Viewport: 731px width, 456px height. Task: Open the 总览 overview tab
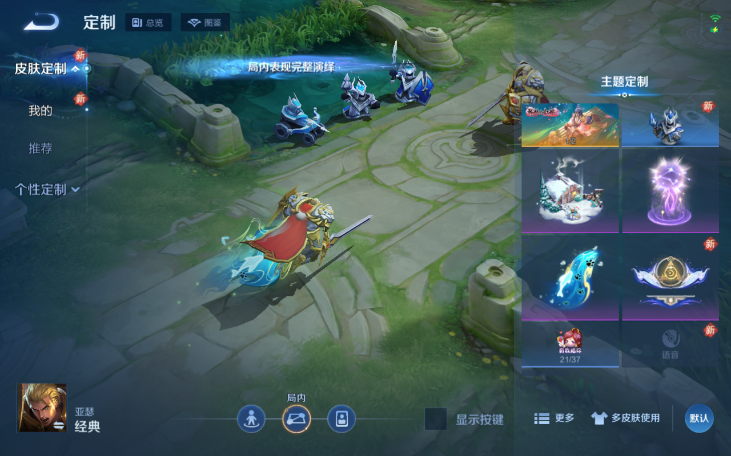(150, 22)
